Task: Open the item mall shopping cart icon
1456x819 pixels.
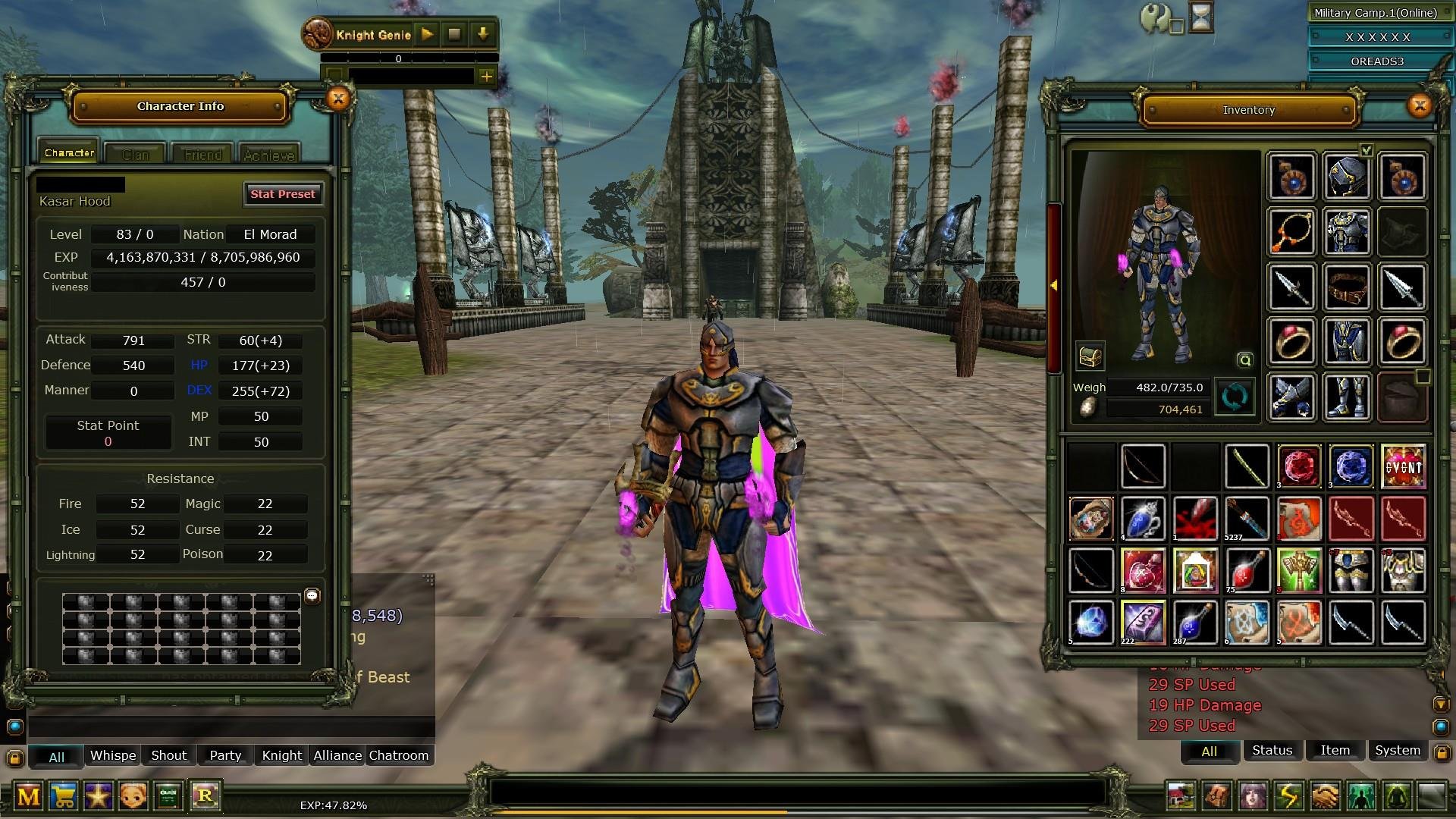Action: pos(64,797)
